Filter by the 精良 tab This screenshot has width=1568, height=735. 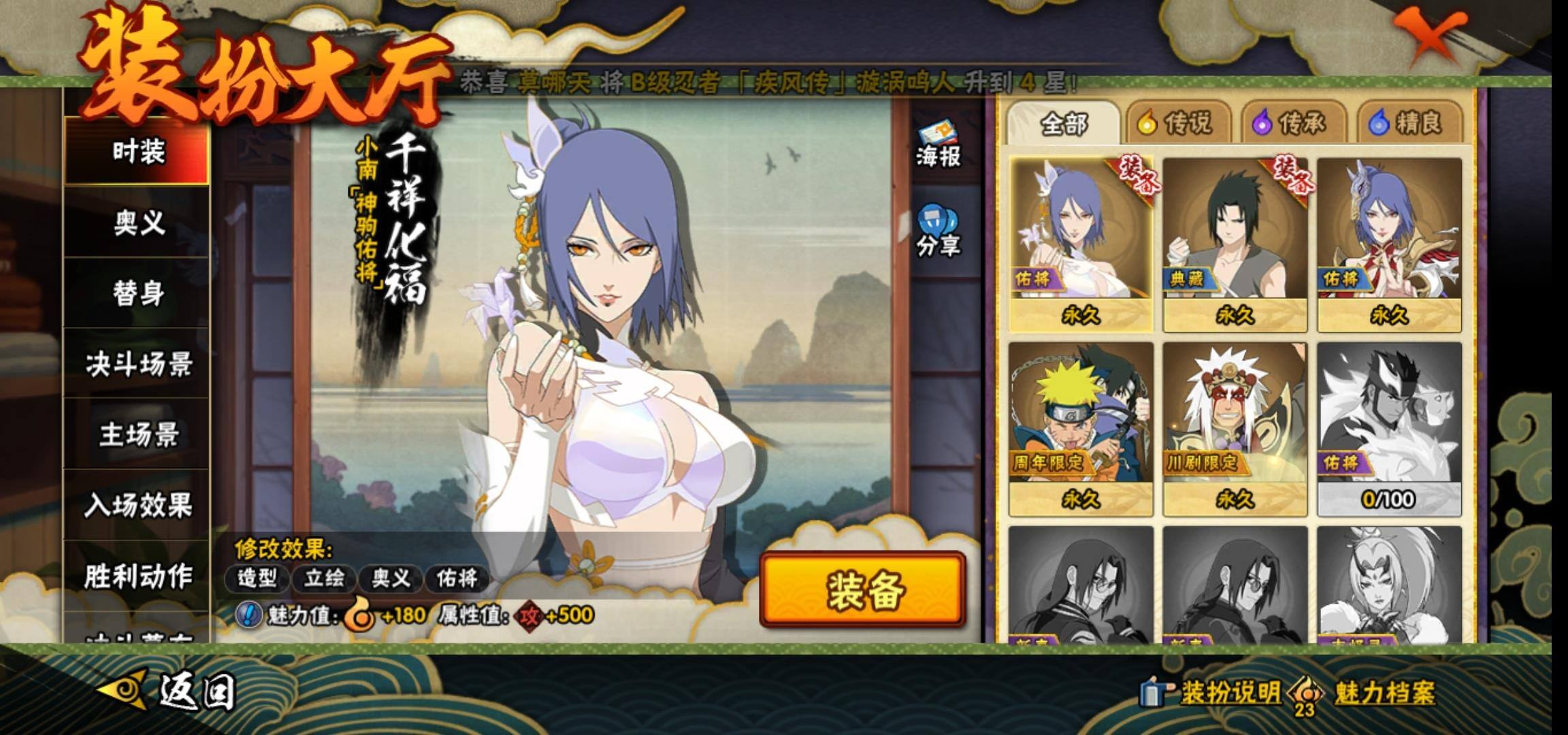coord(1408,124)
